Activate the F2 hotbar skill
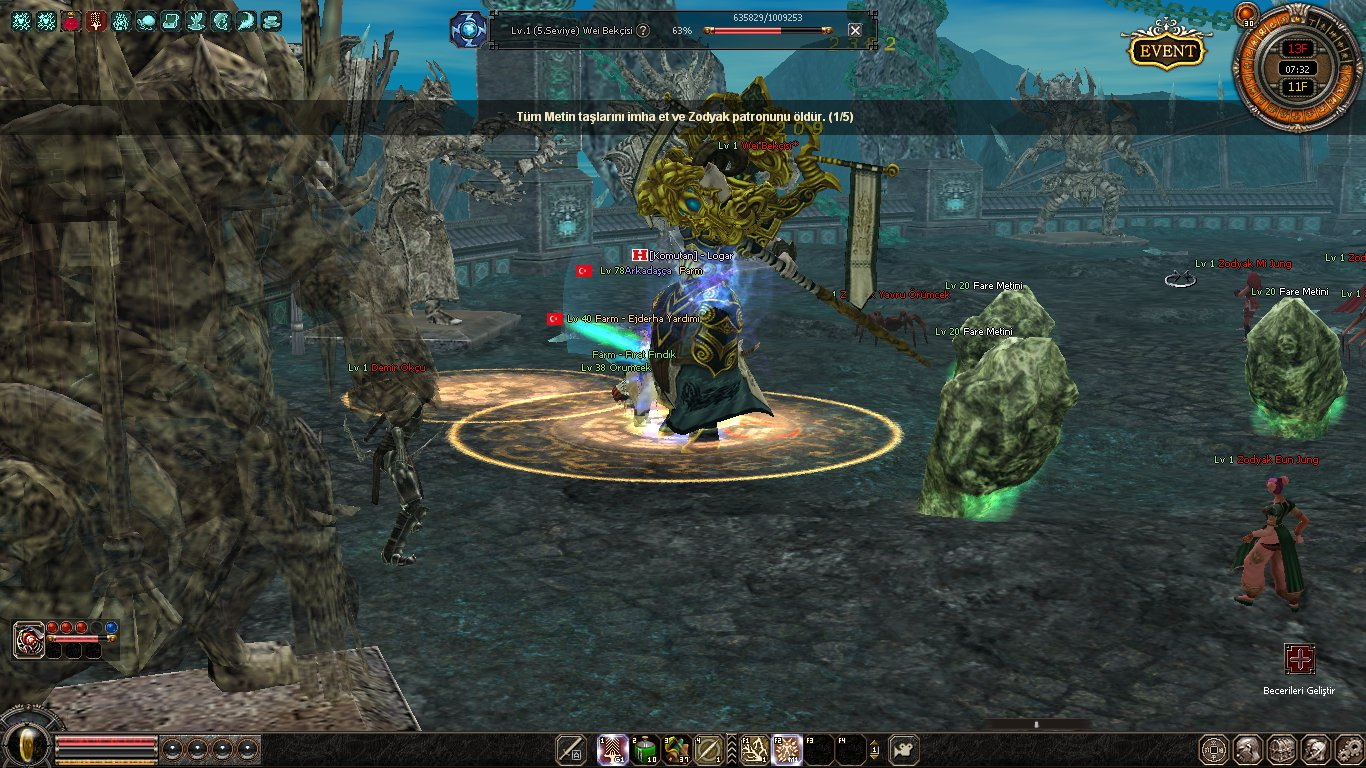 click(x=786, y=749)
